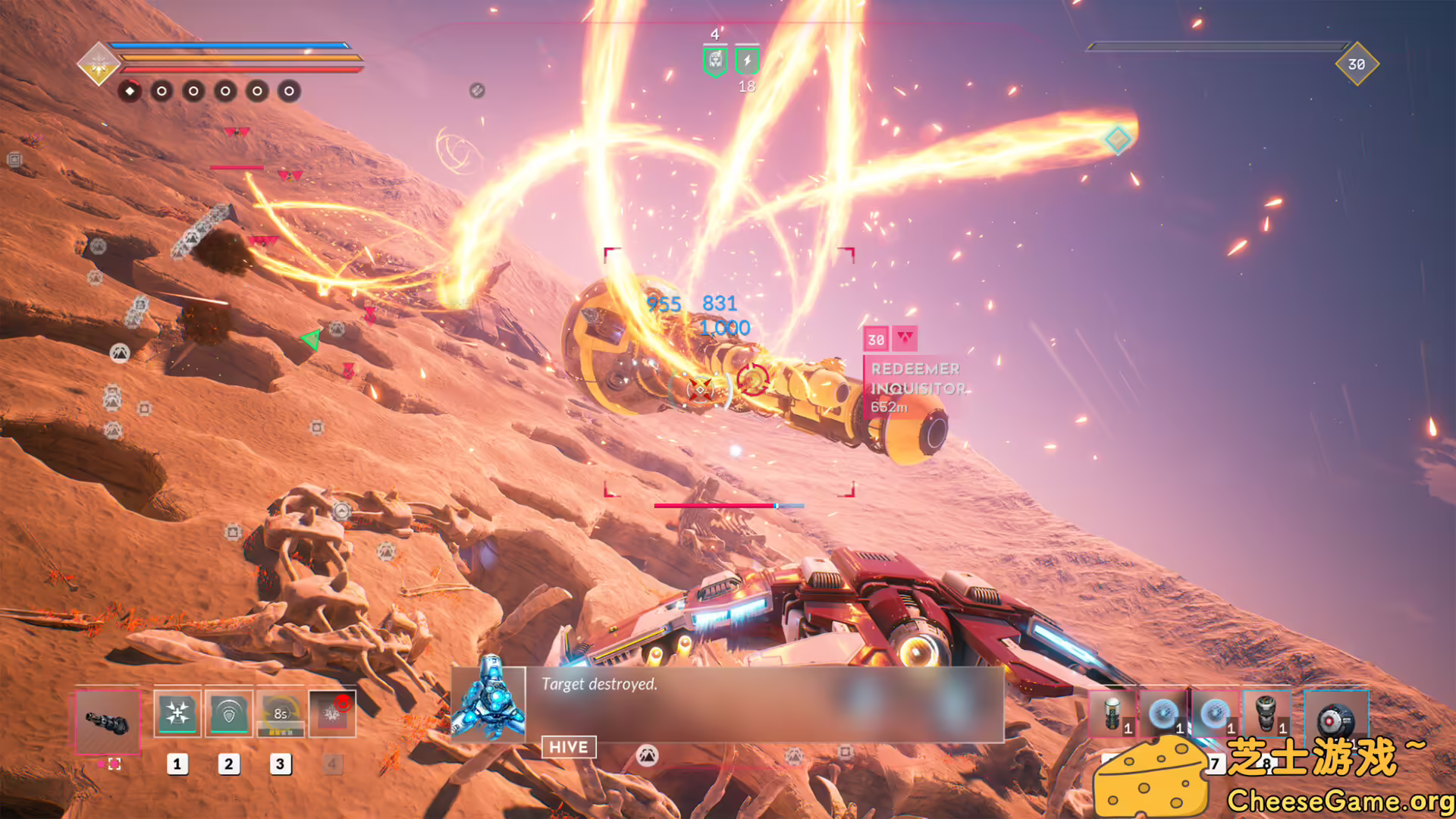
Task: Click the 8s cooldown ability in slot 3
Action: [281, 714]
